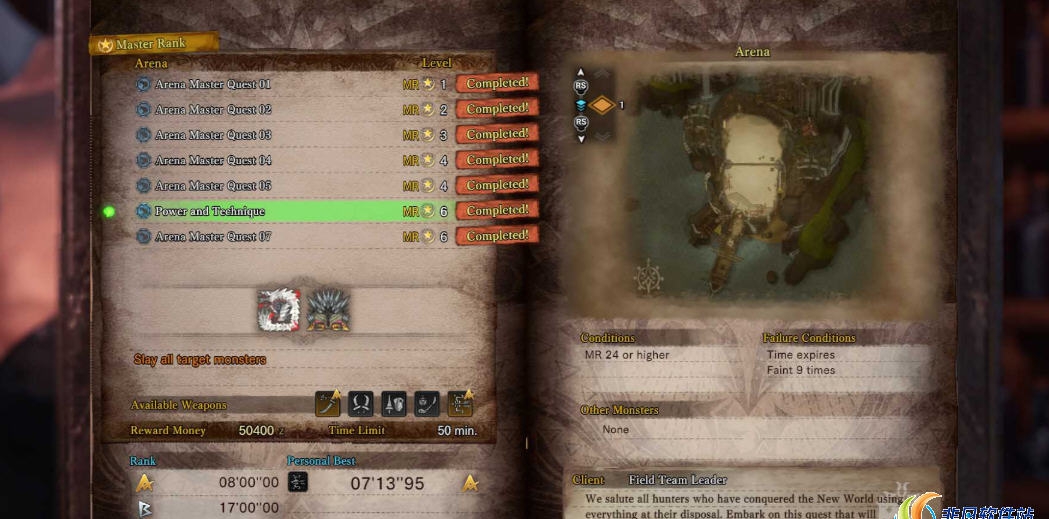
Task: Choose the dual blades weapon icon
Action: pos(361,403)
